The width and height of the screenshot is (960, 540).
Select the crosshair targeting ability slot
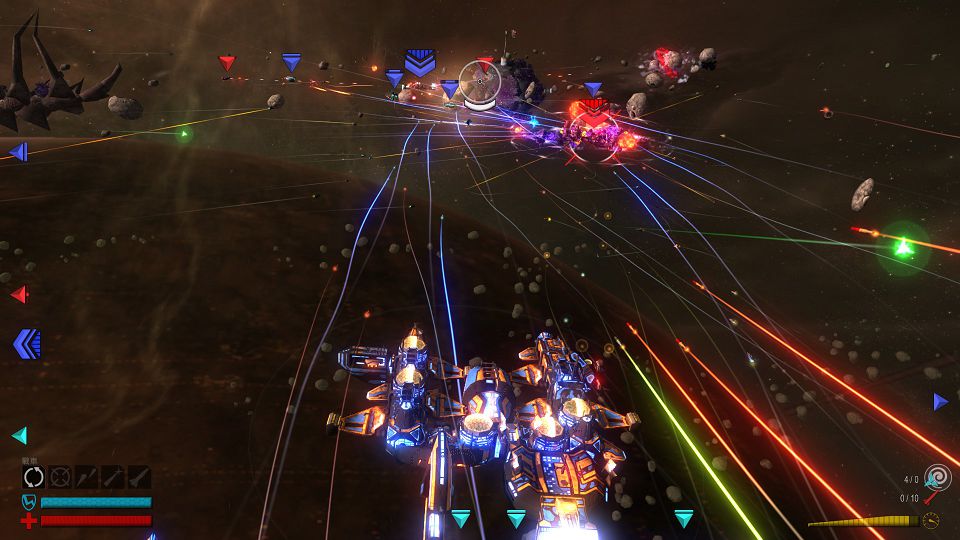(60, 477)
